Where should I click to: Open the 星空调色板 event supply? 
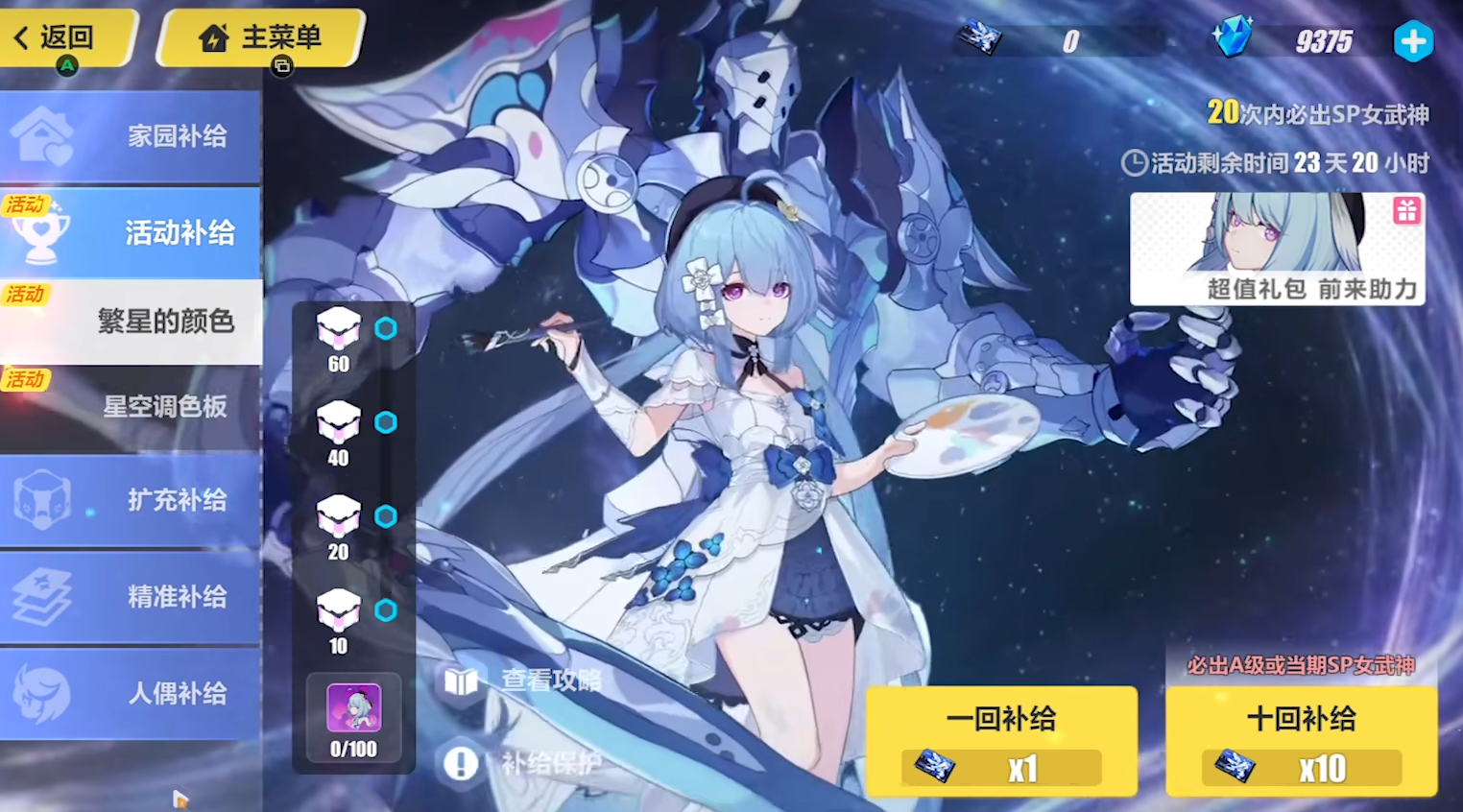[132, 407]
